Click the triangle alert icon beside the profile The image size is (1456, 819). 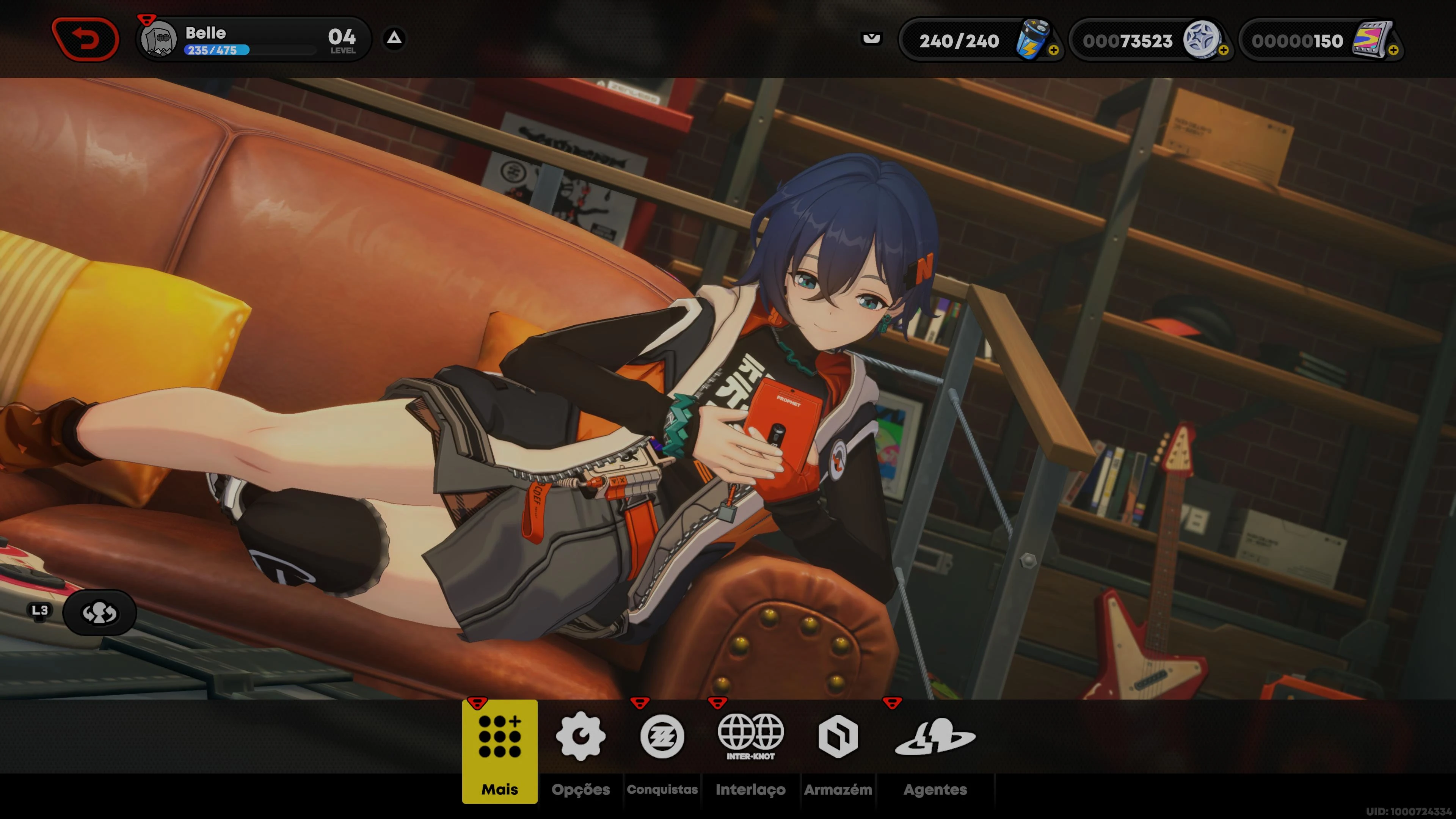(x=394, y=38)
